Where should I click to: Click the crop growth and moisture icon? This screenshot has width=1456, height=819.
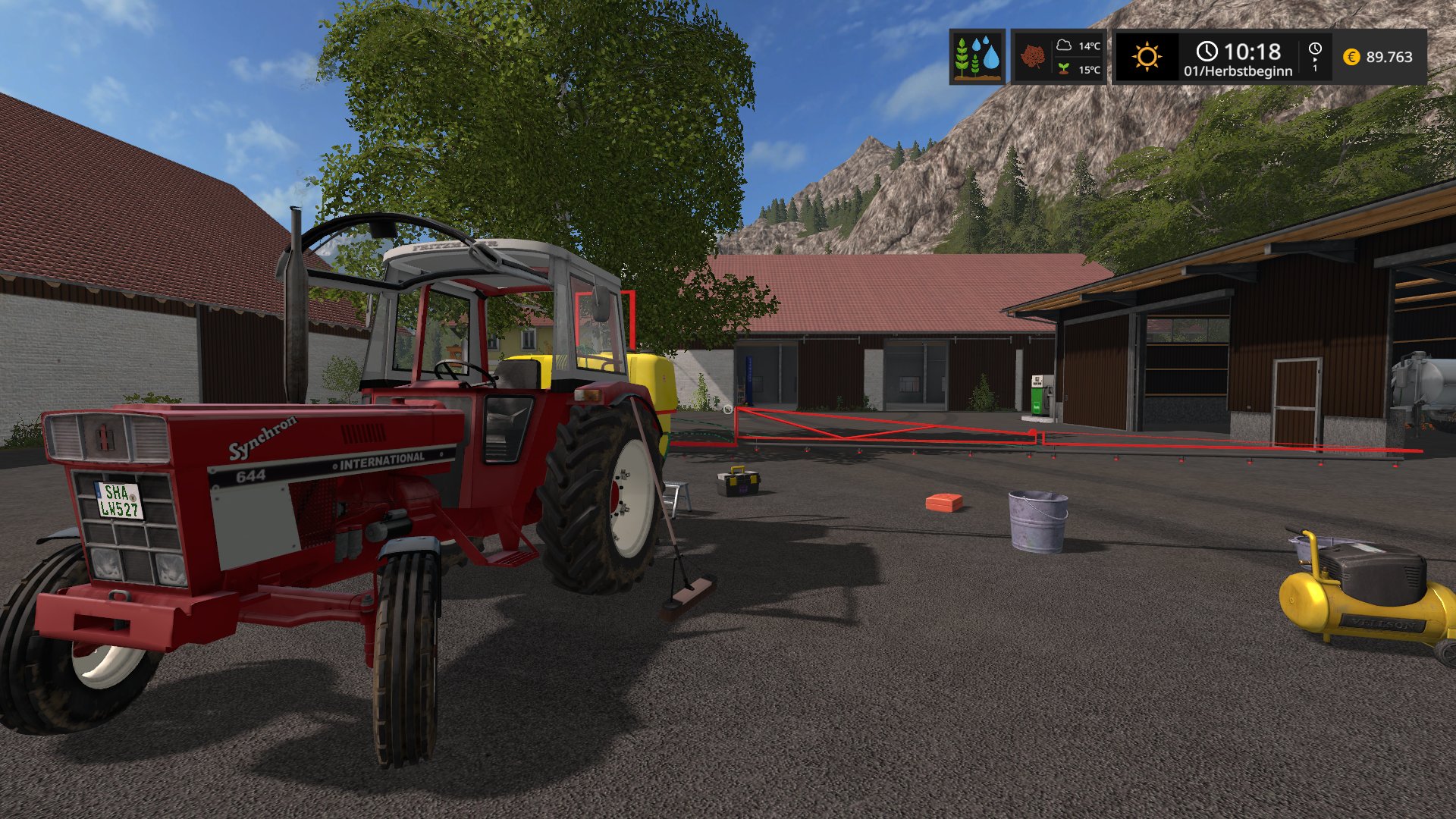point(977,57)
